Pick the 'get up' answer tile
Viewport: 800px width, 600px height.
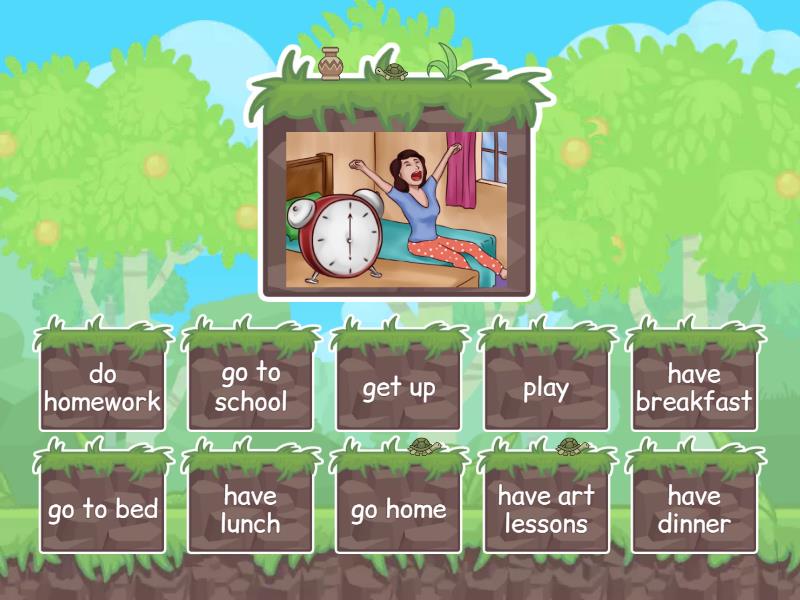pos(398,388)
